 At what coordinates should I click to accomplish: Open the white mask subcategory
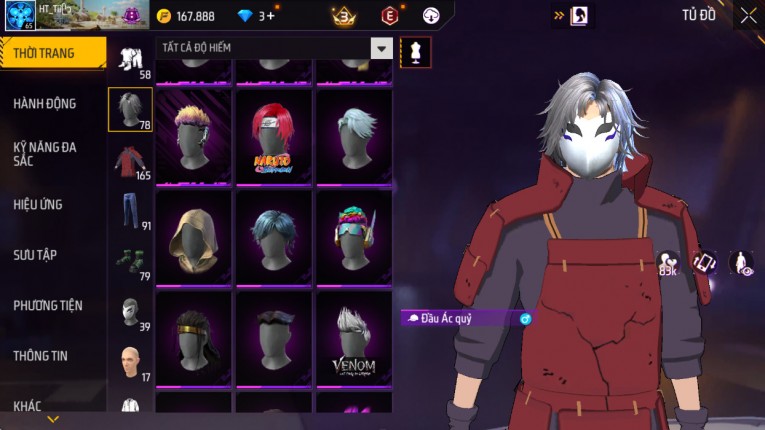tap(130, 311)
